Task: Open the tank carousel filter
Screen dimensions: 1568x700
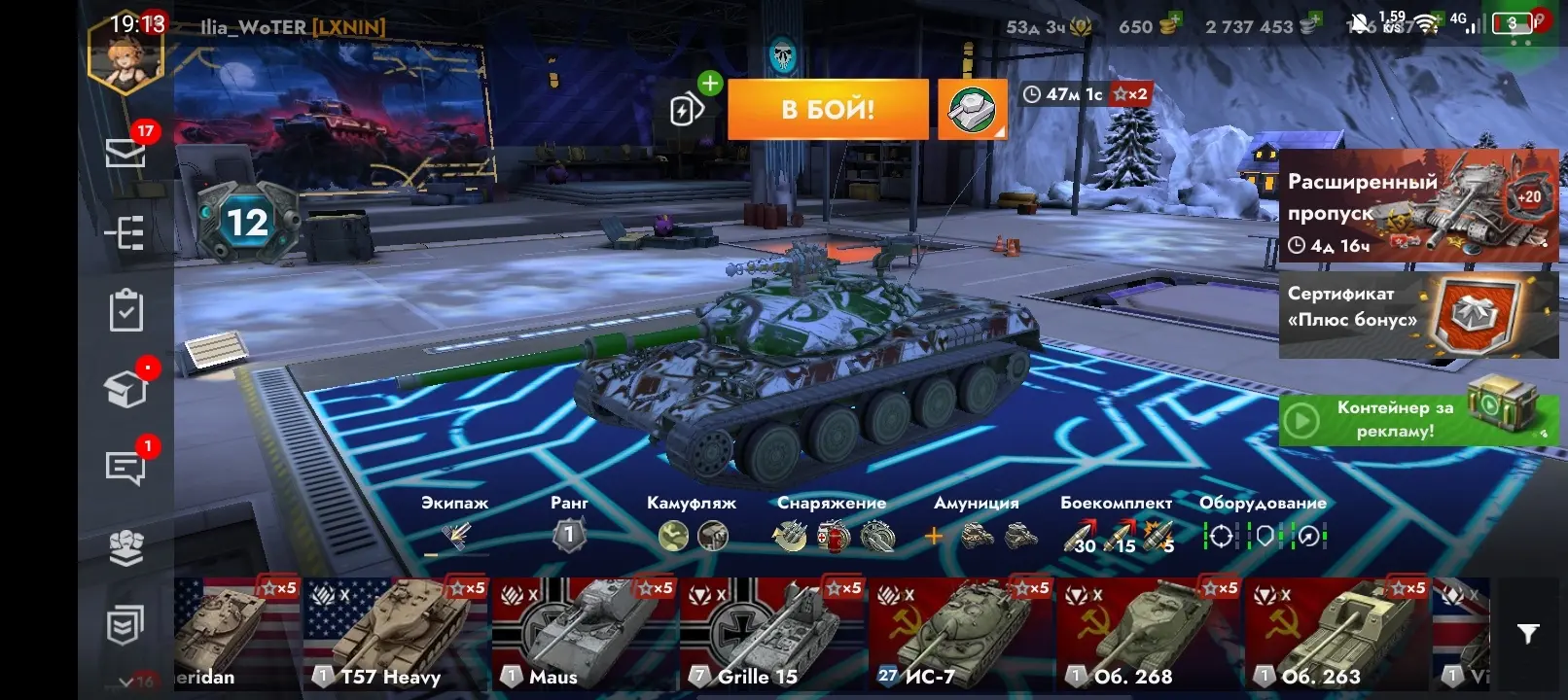Action: [x=1528, y=634]
